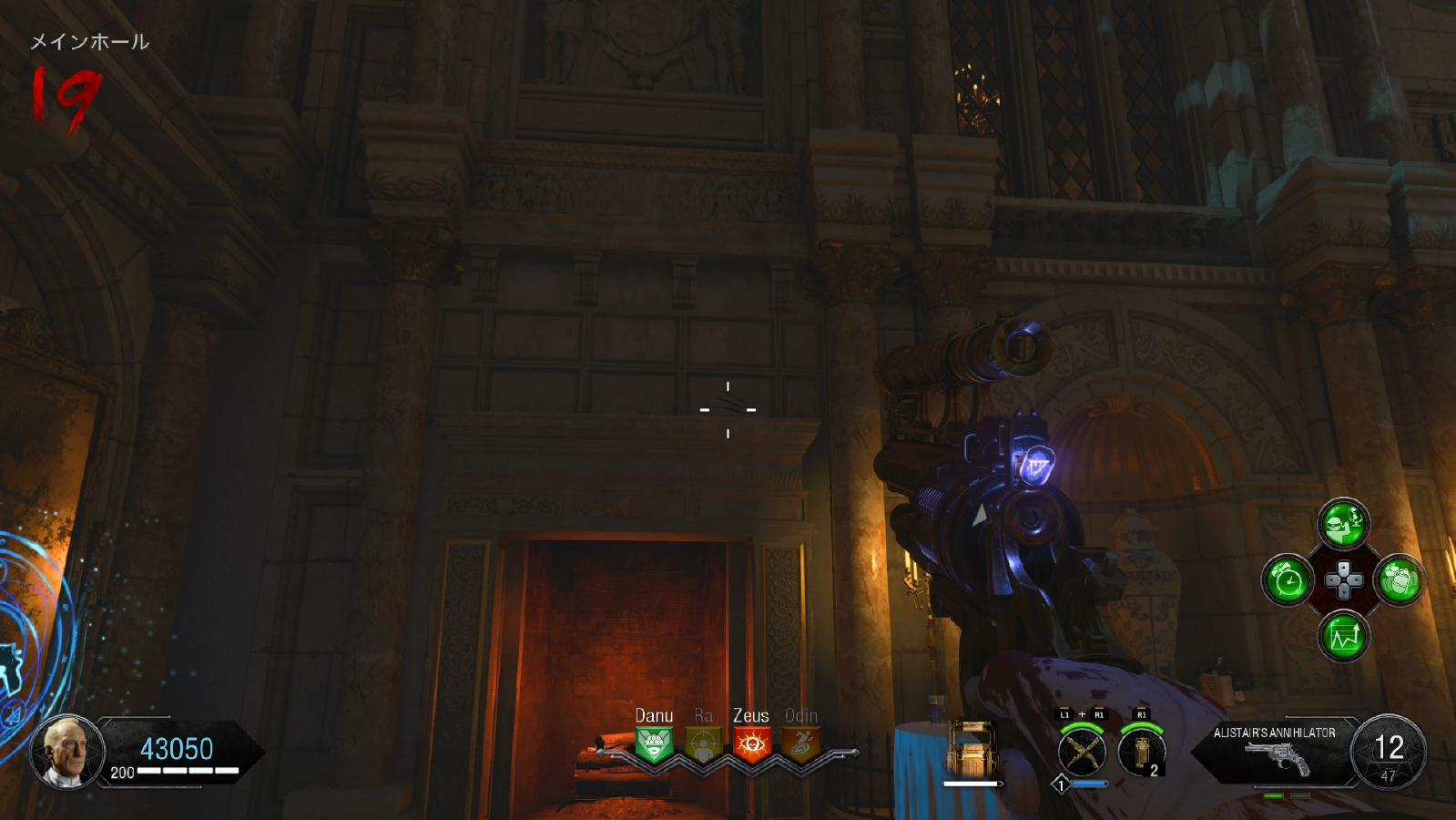This screenshot has width=1456, height=820.
Task: Click the player character portrait
Action: click(x=67, y=752)
